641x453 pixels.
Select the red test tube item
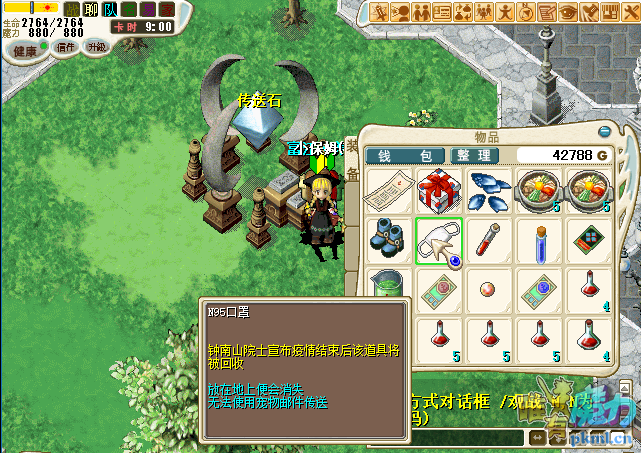click(489, 242)
